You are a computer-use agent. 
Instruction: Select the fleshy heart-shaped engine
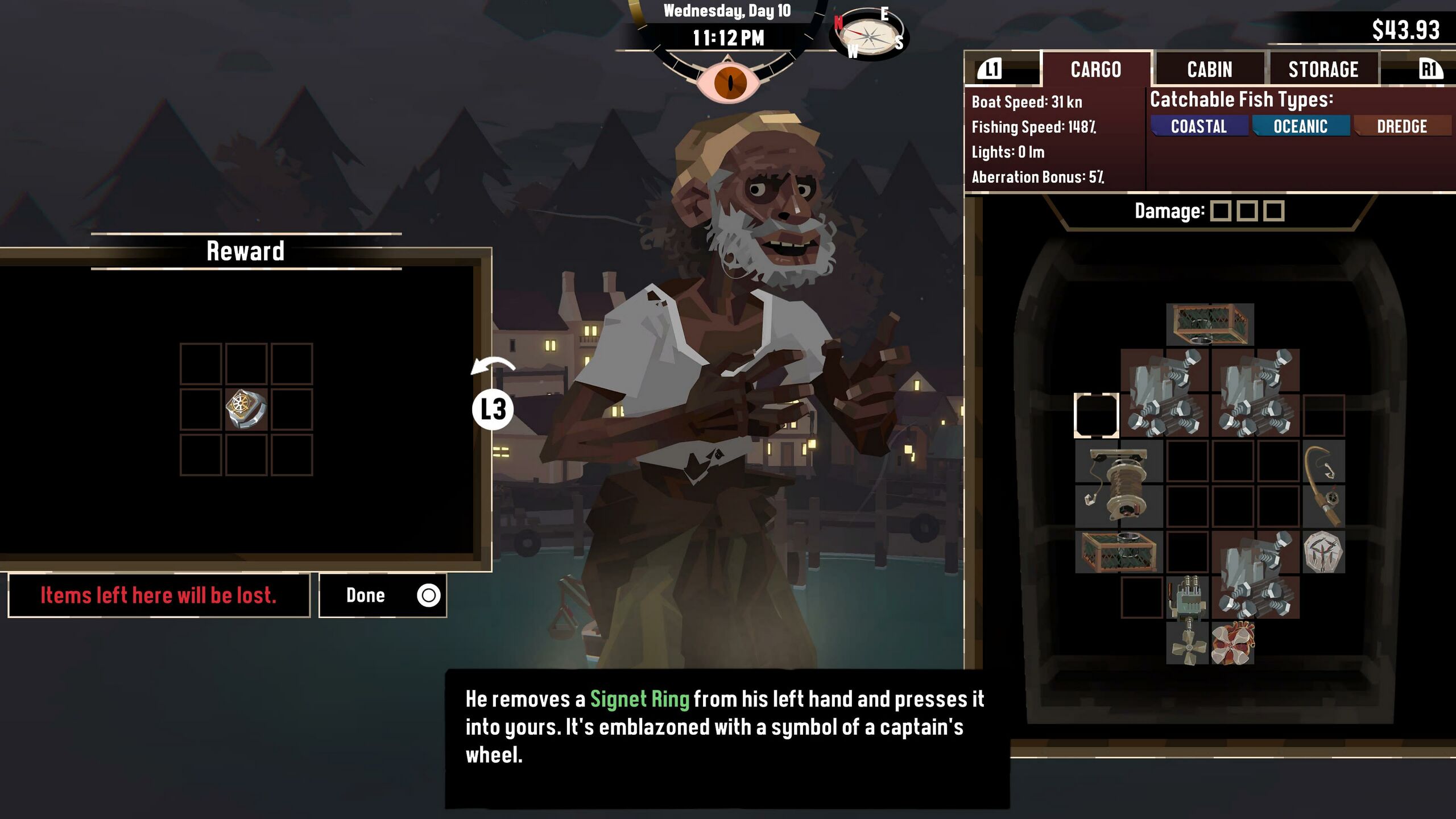tap(1232, 643)
